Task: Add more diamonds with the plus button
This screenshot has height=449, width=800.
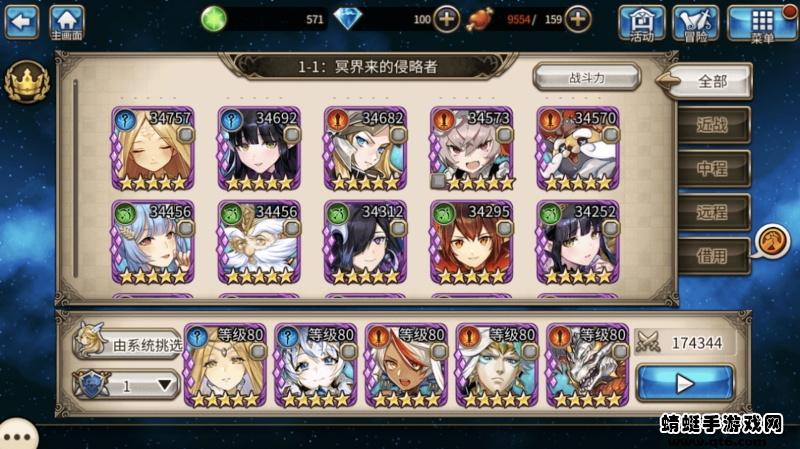Action: tap(447, 19)
